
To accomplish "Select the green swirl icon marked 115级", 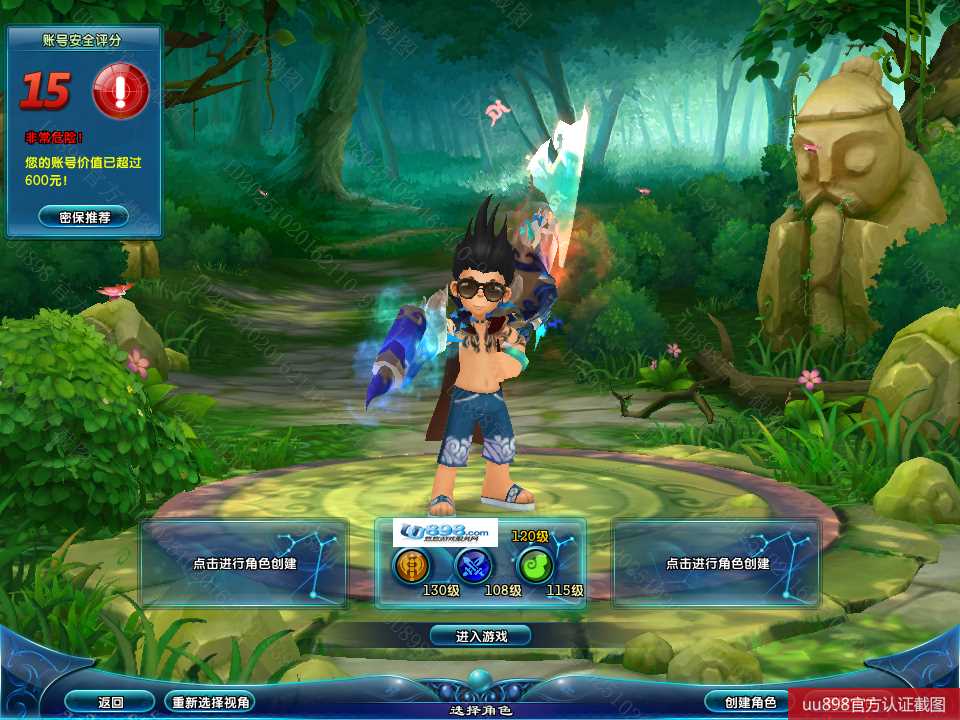I will tap(534, 567).
